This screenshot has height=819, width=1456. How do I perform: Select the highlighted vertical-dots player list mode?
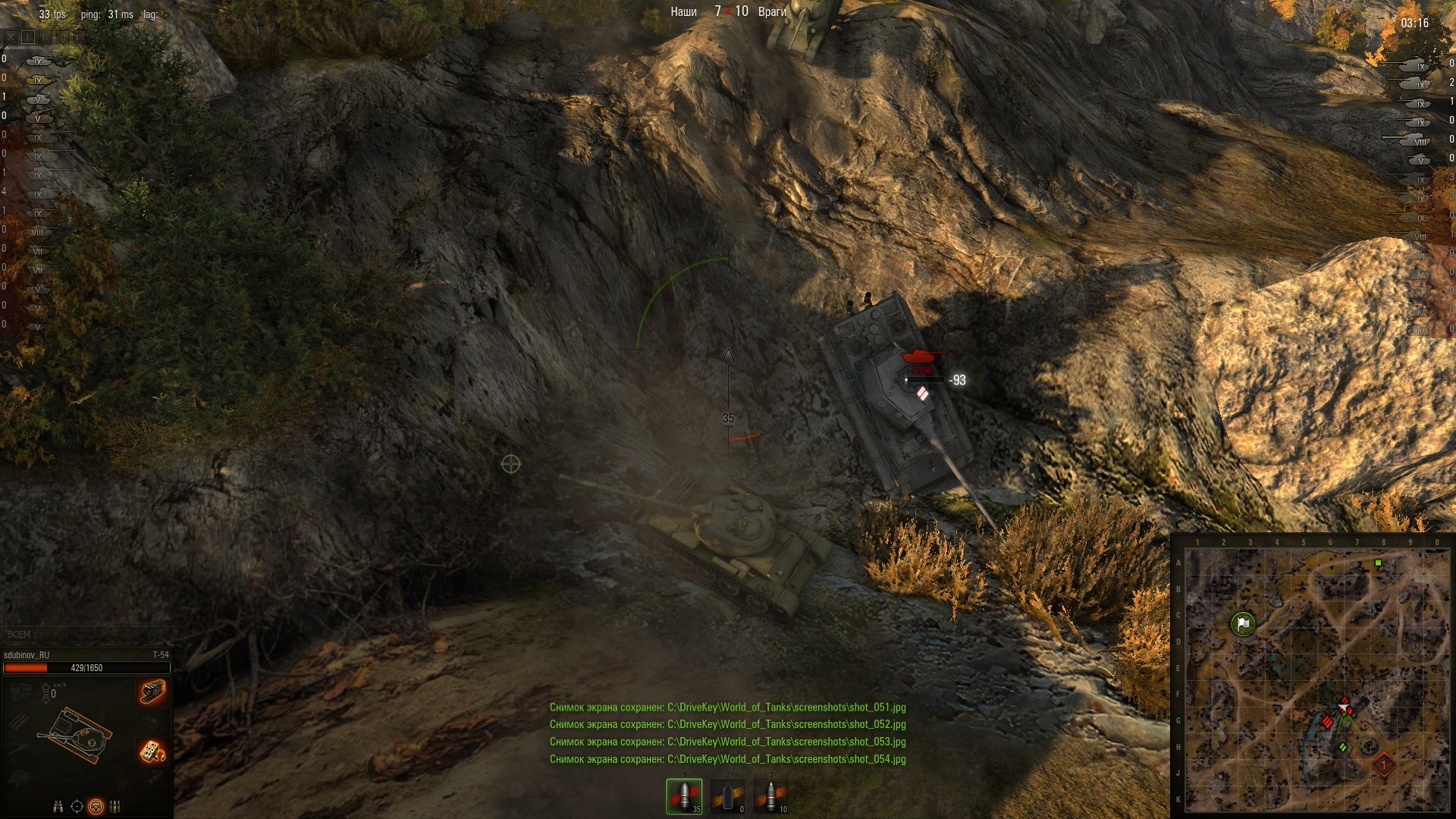tap(28, 36)
